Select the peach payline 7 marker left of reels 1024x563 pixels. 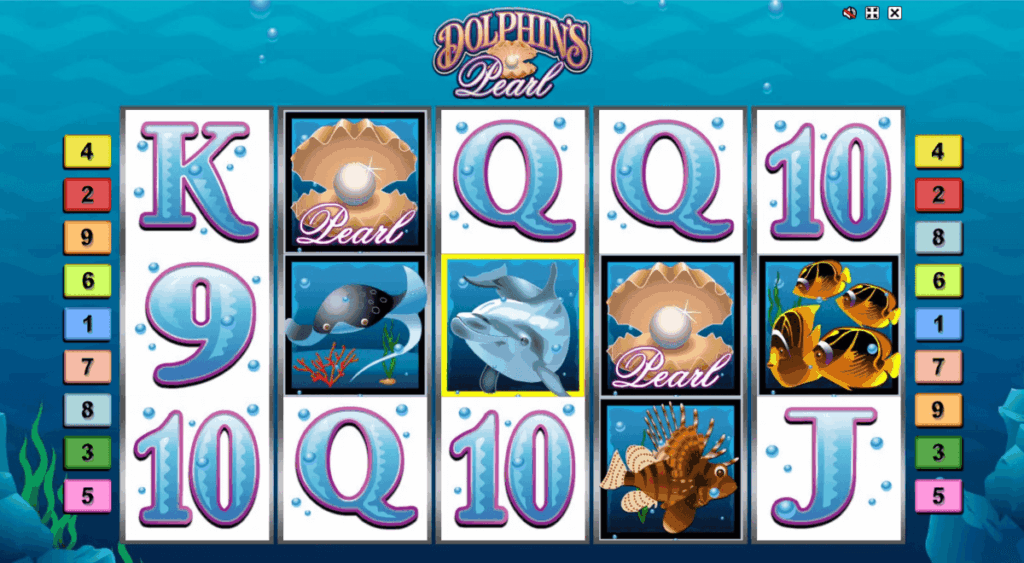[88, 367]
